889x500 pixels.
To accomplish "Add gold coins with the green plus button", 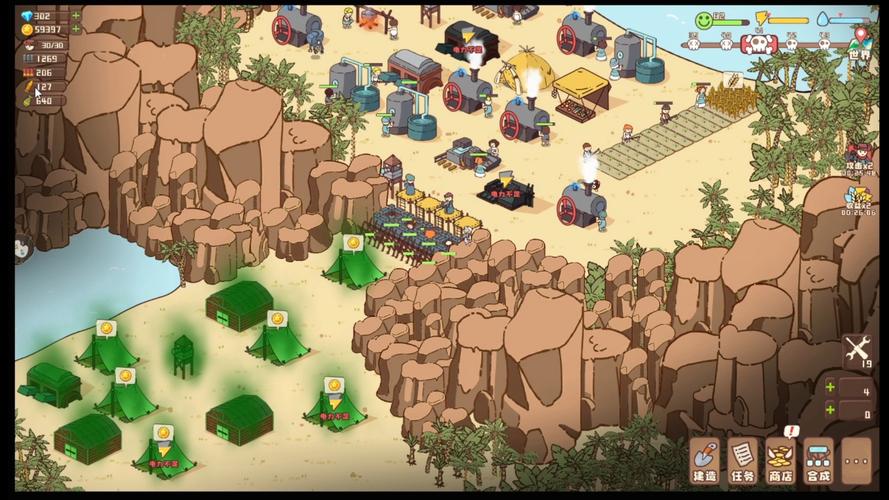I will (76, 30).
